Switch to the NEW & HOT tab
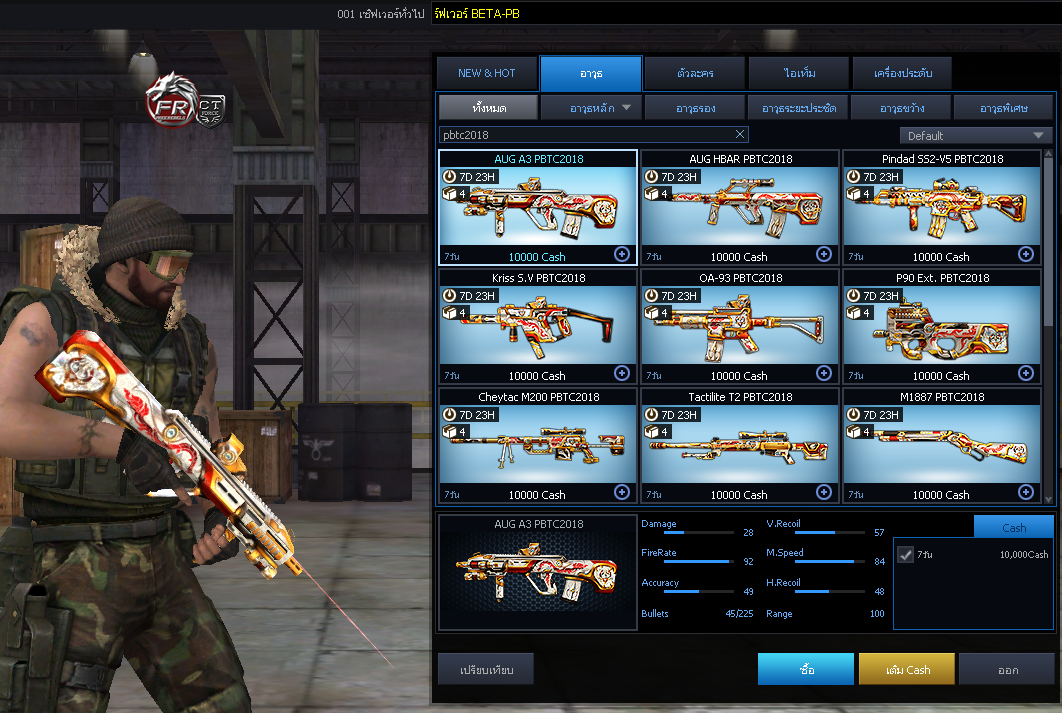The image size is (1062, 713). tap(486, 74)
